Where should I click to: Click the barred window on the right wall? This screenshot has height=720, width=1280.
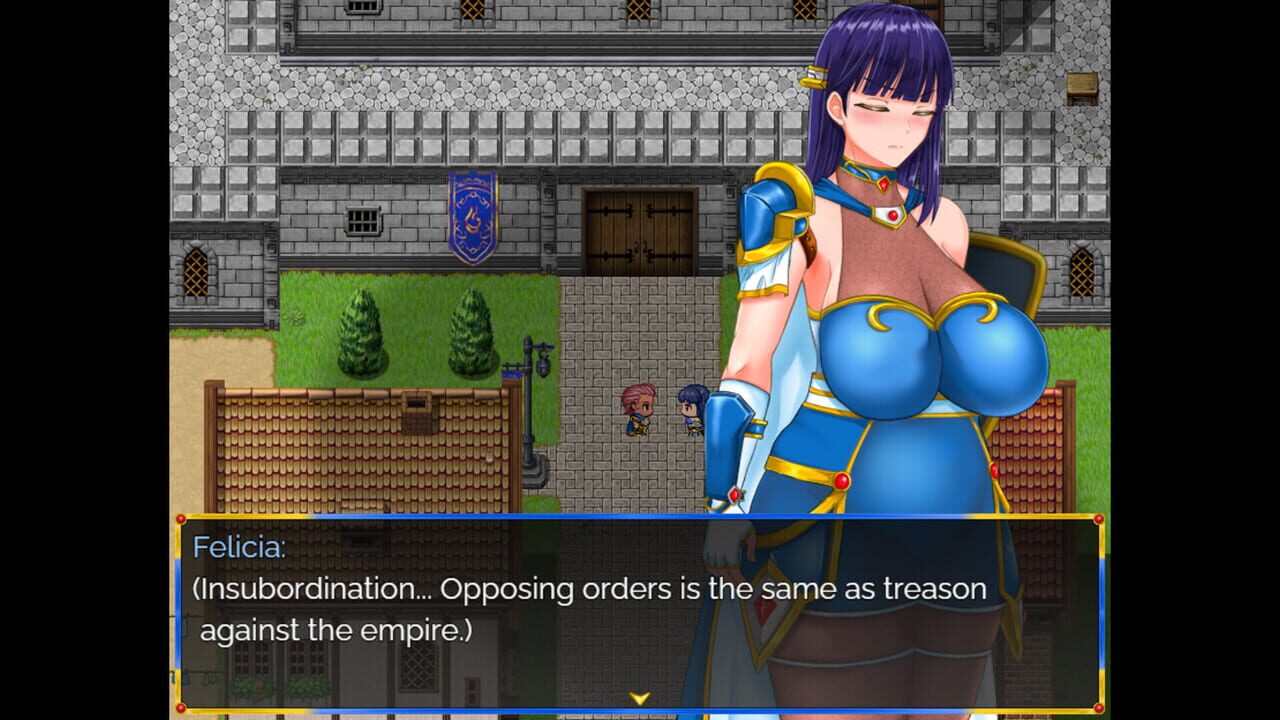1083,270
